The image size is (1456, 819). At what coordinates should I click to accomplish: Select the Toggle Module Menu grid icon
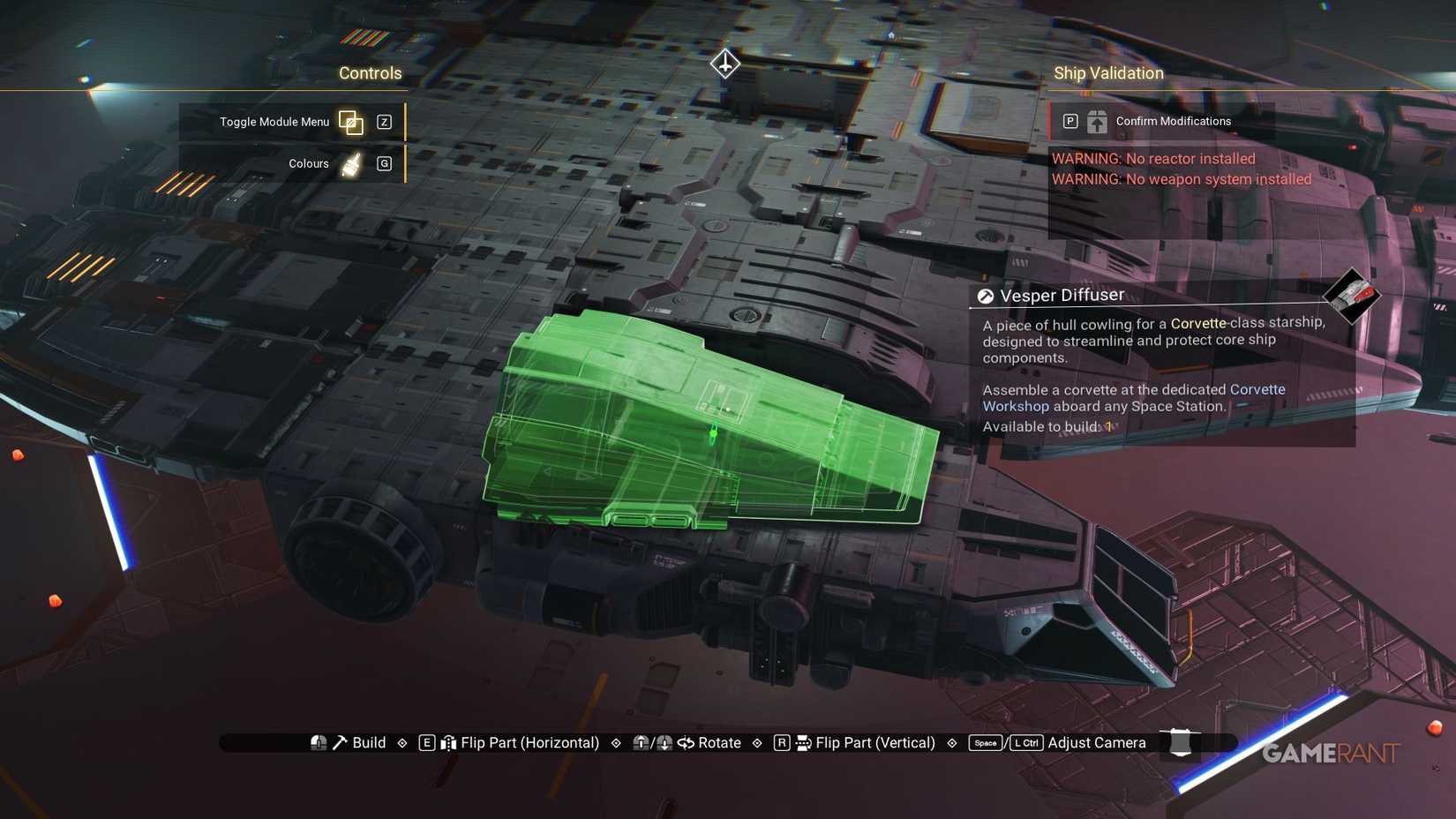pos(351,123)
